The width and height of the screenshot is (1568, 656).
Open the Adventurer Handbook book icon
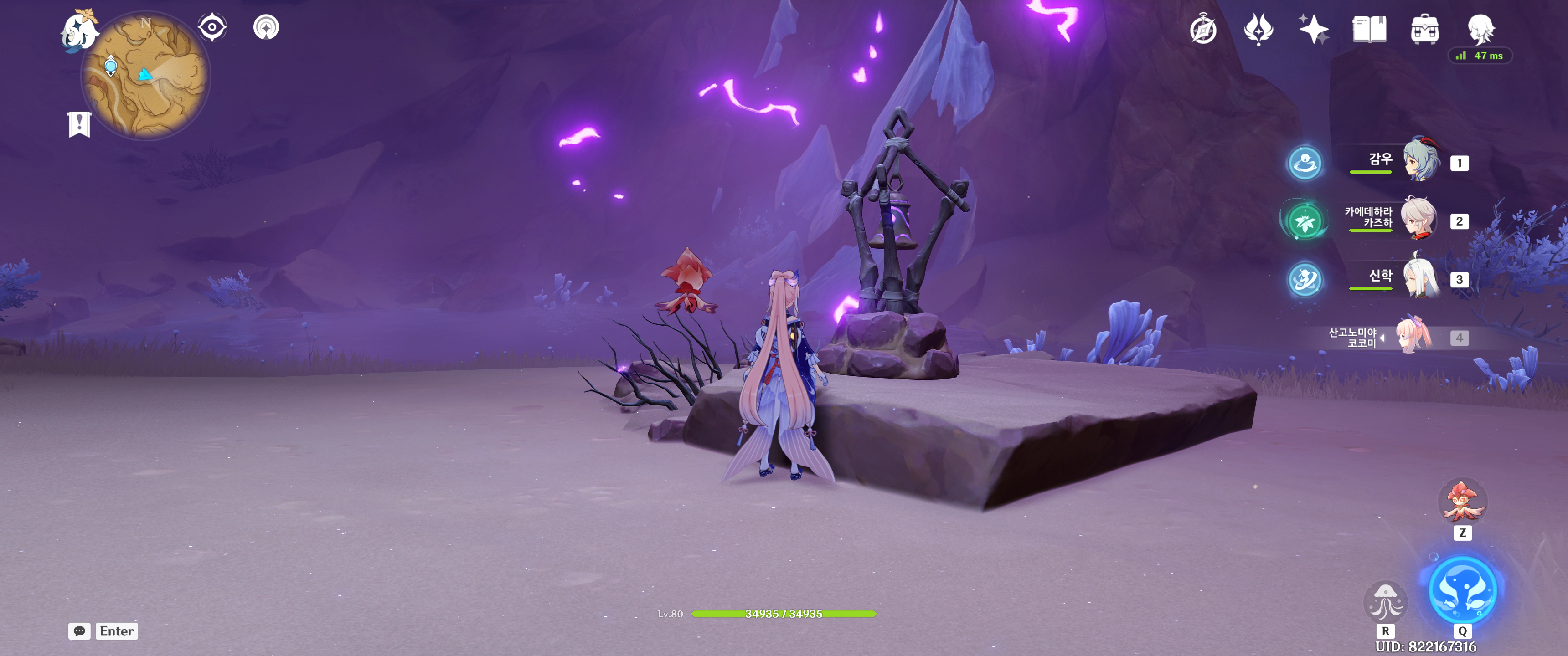[1369, 29]
